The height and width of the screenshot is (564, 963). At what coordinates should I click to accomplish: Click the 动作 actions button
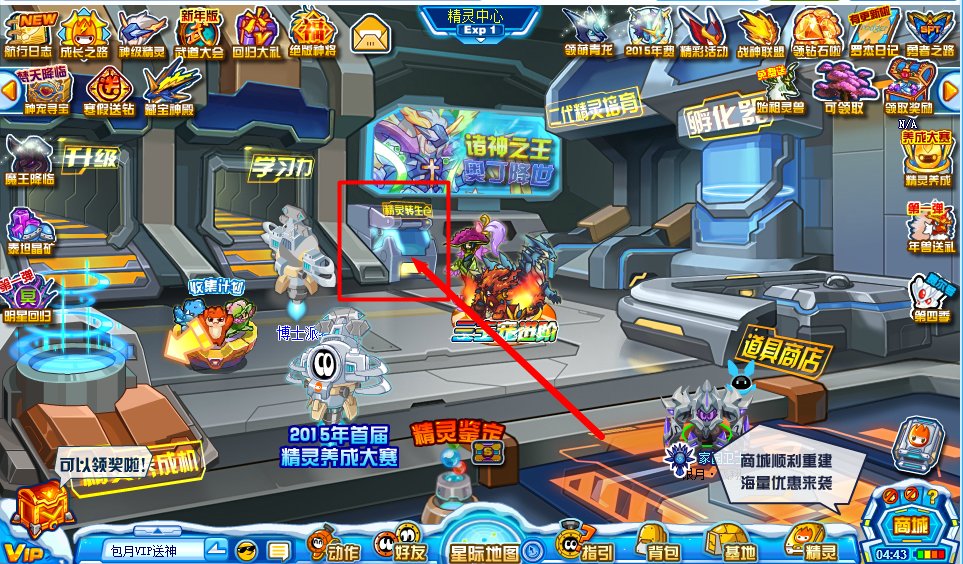(331, 546)
